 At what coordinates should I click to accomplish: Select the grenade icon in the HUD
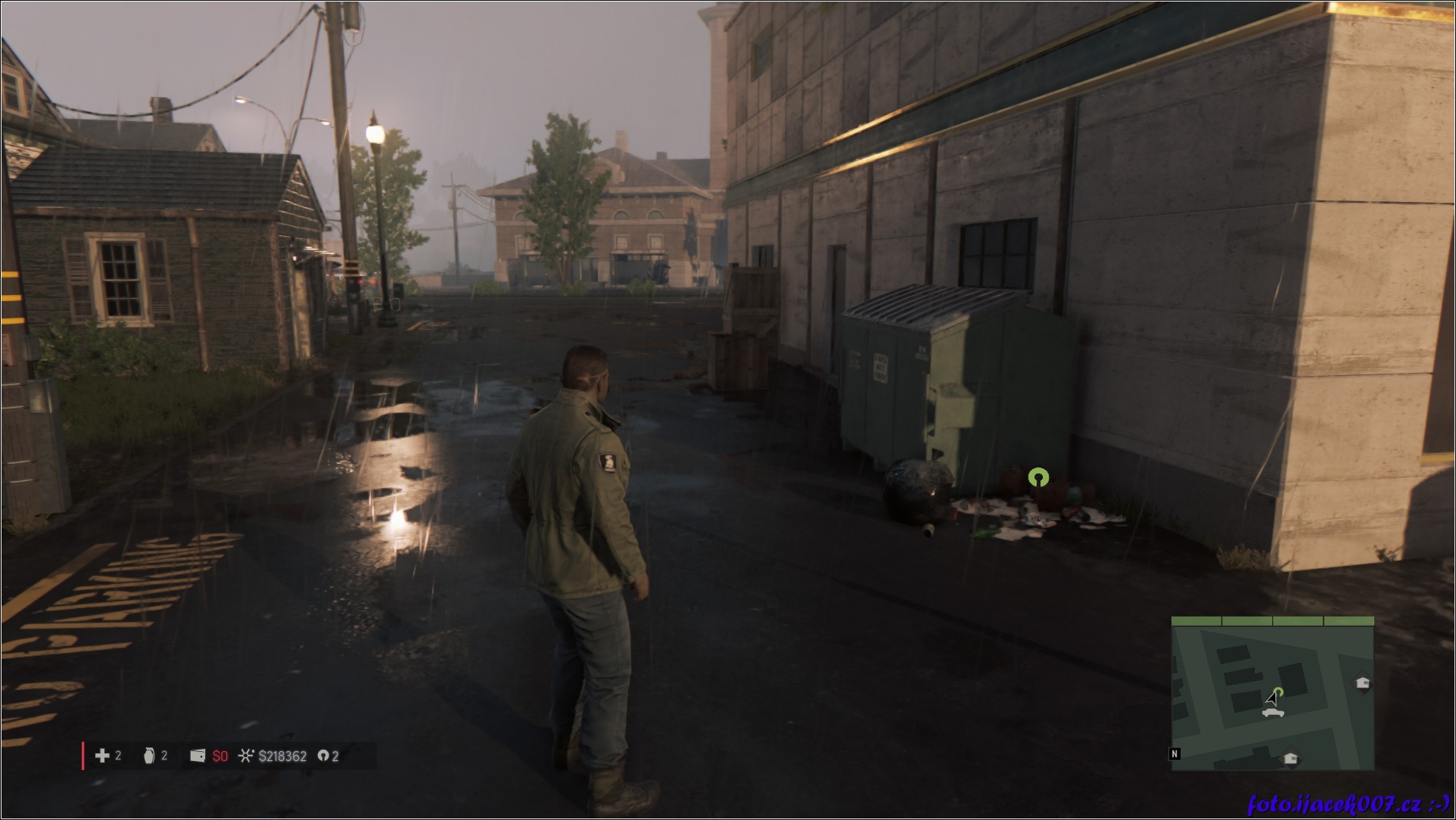coord(149,756)
